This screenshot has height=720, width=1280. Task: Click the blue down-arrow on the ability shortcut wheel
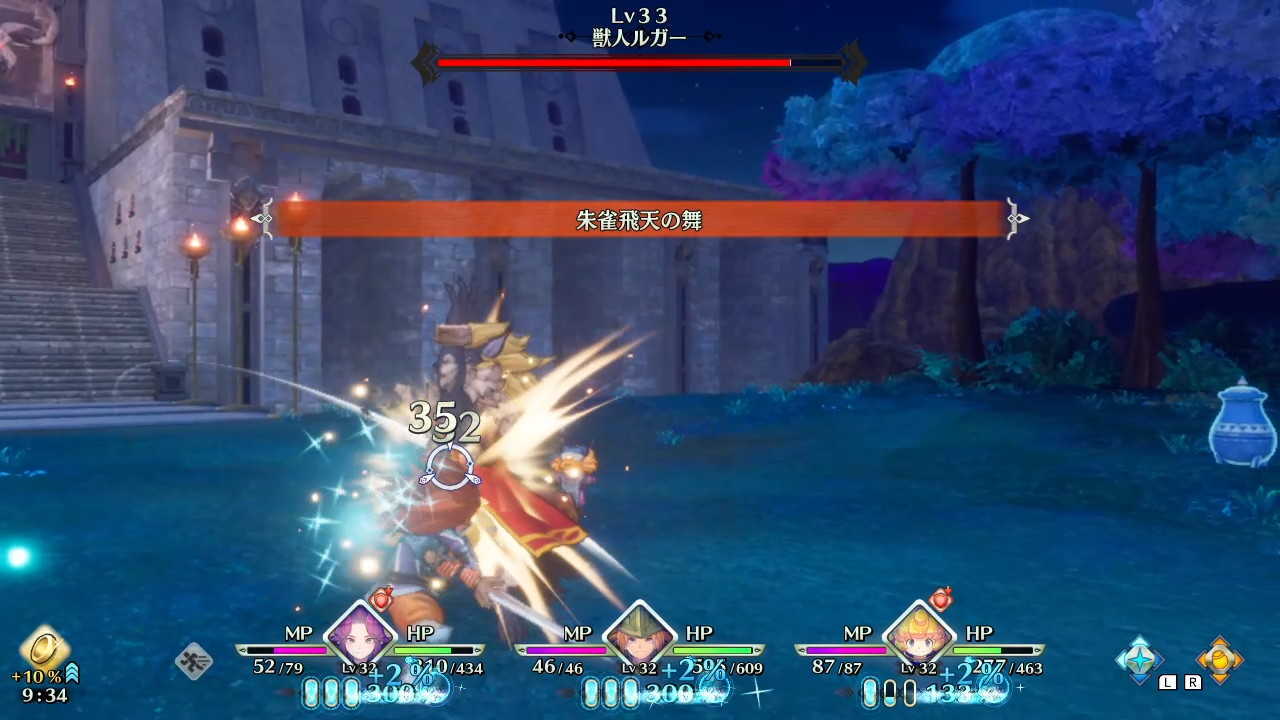[1140, 680]
